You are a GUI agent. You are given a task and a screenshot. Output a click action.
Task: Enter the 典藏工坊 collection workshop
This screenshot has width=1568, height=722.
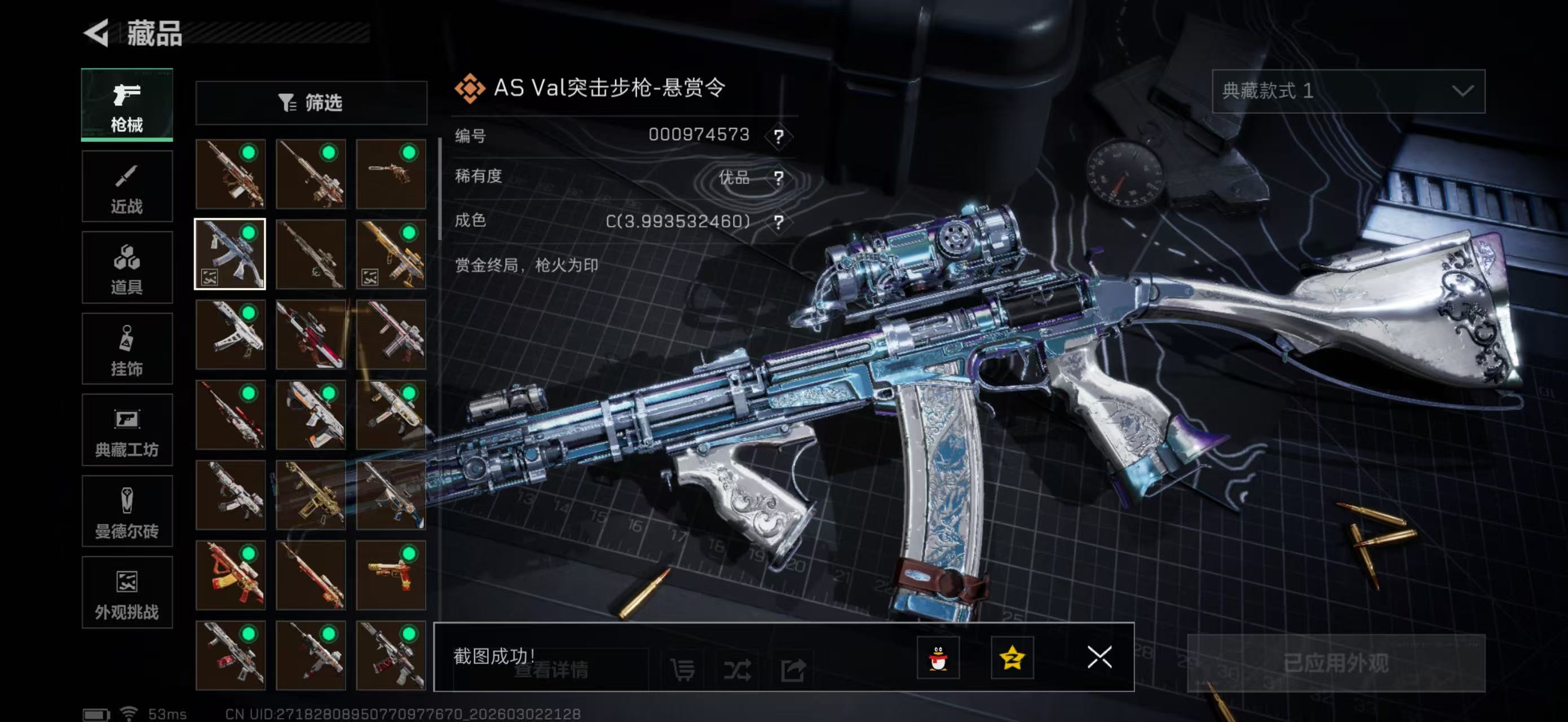tap(127, 430)
